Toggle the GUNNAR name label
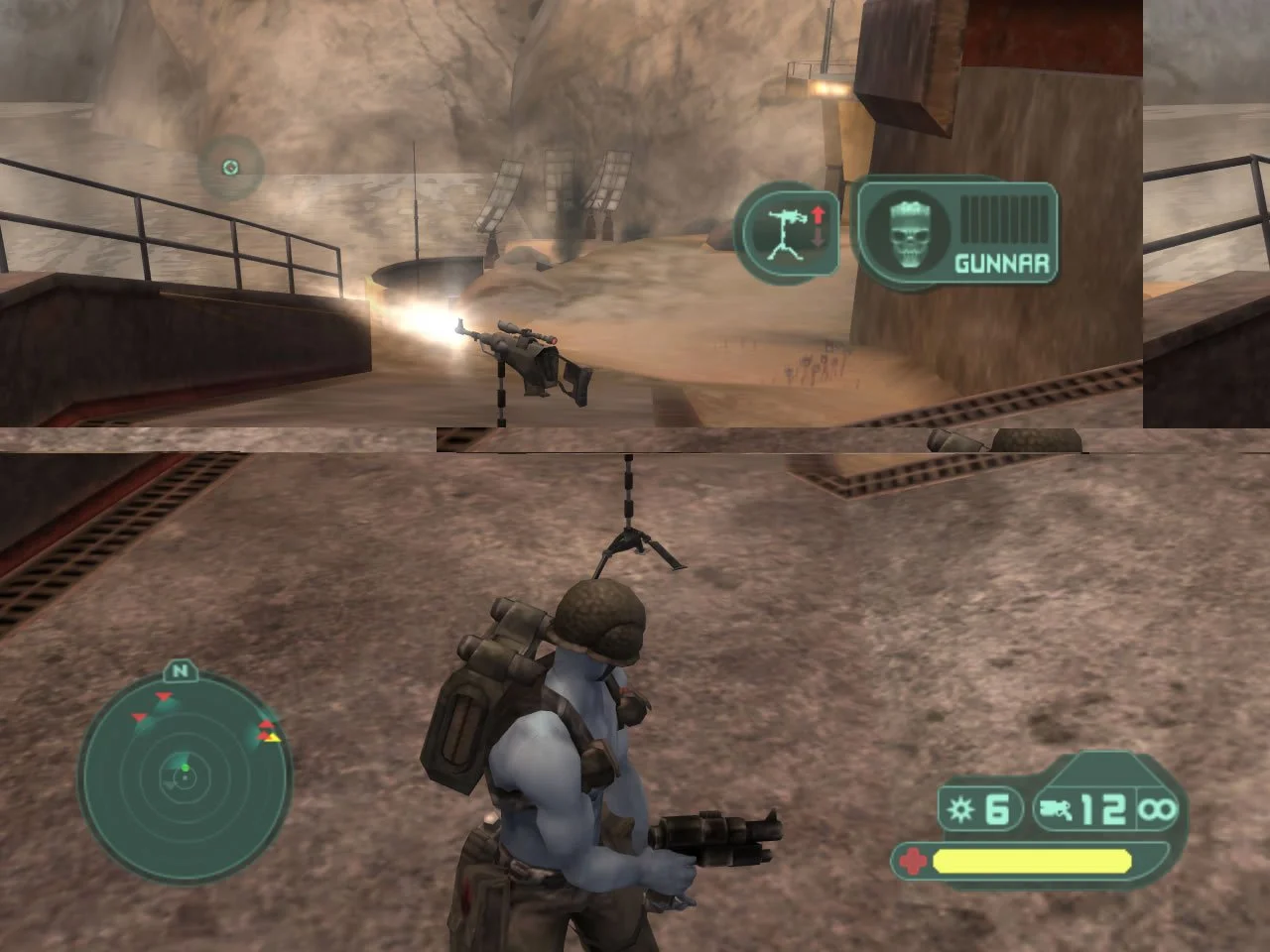 1001,263
